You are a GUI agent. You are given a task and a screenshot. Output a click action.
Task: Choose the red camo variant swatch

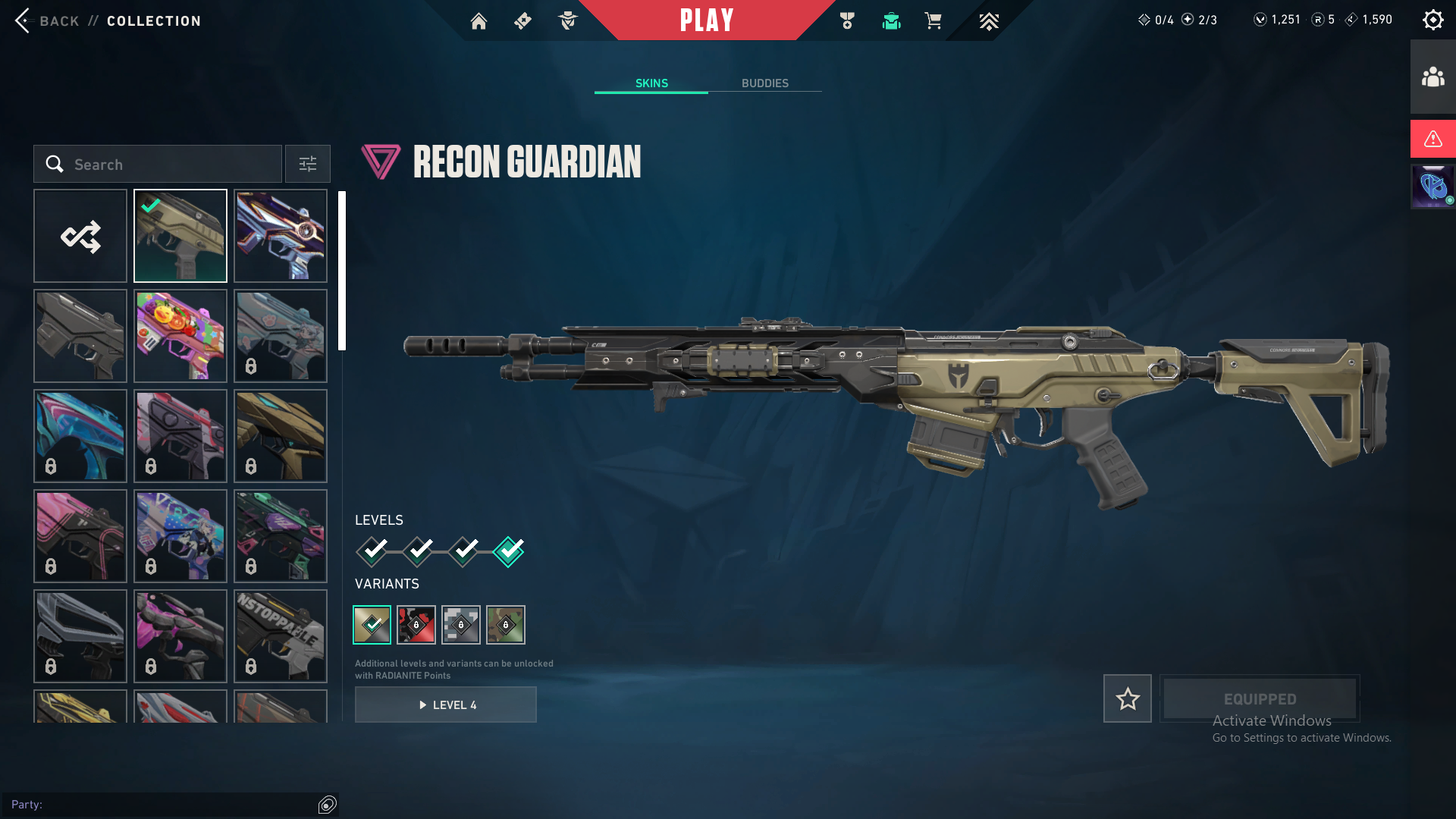point(416,625)
